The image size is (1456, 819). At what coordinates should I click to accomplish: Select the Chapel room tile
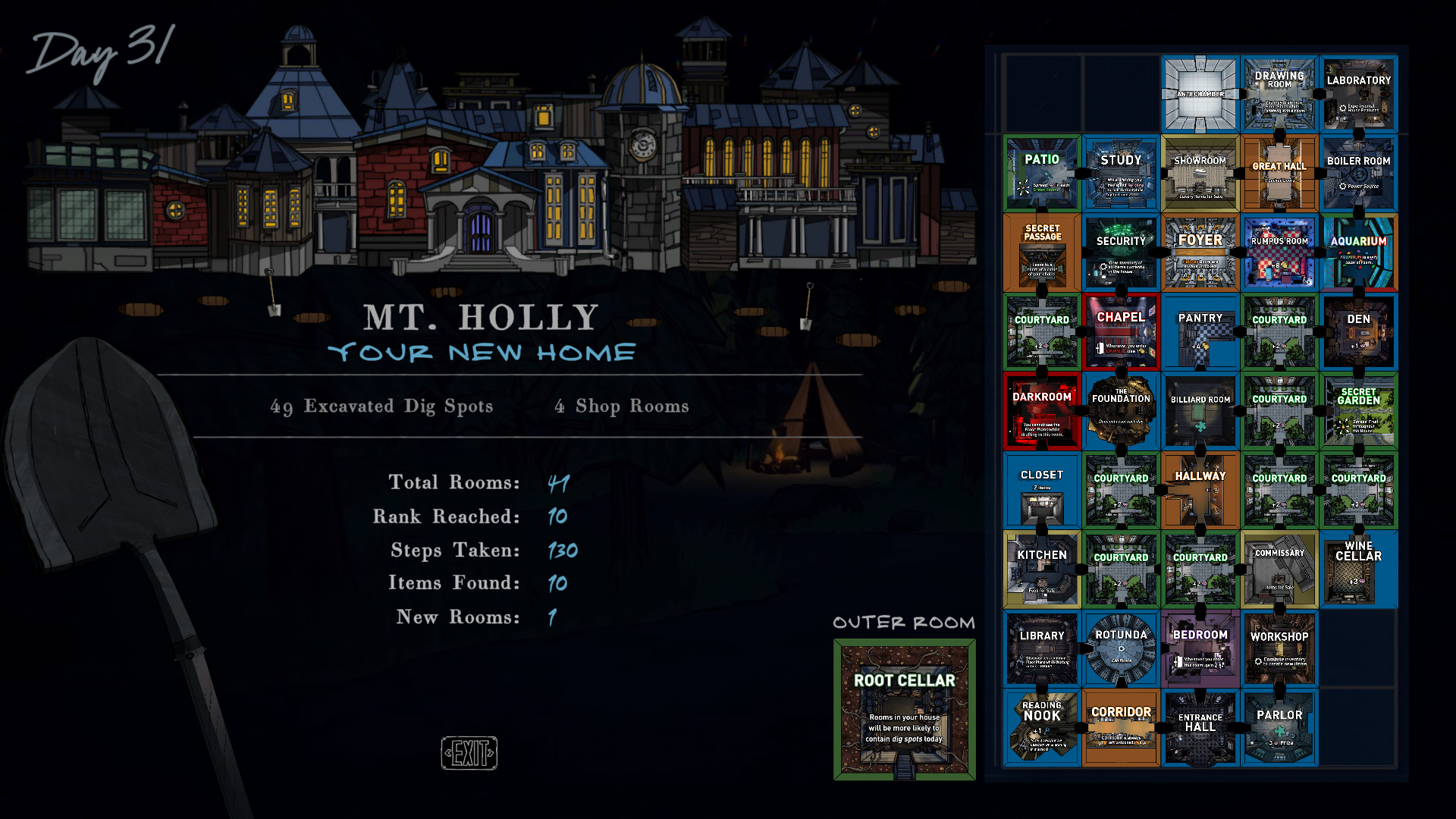click(x=1121, y=332)
